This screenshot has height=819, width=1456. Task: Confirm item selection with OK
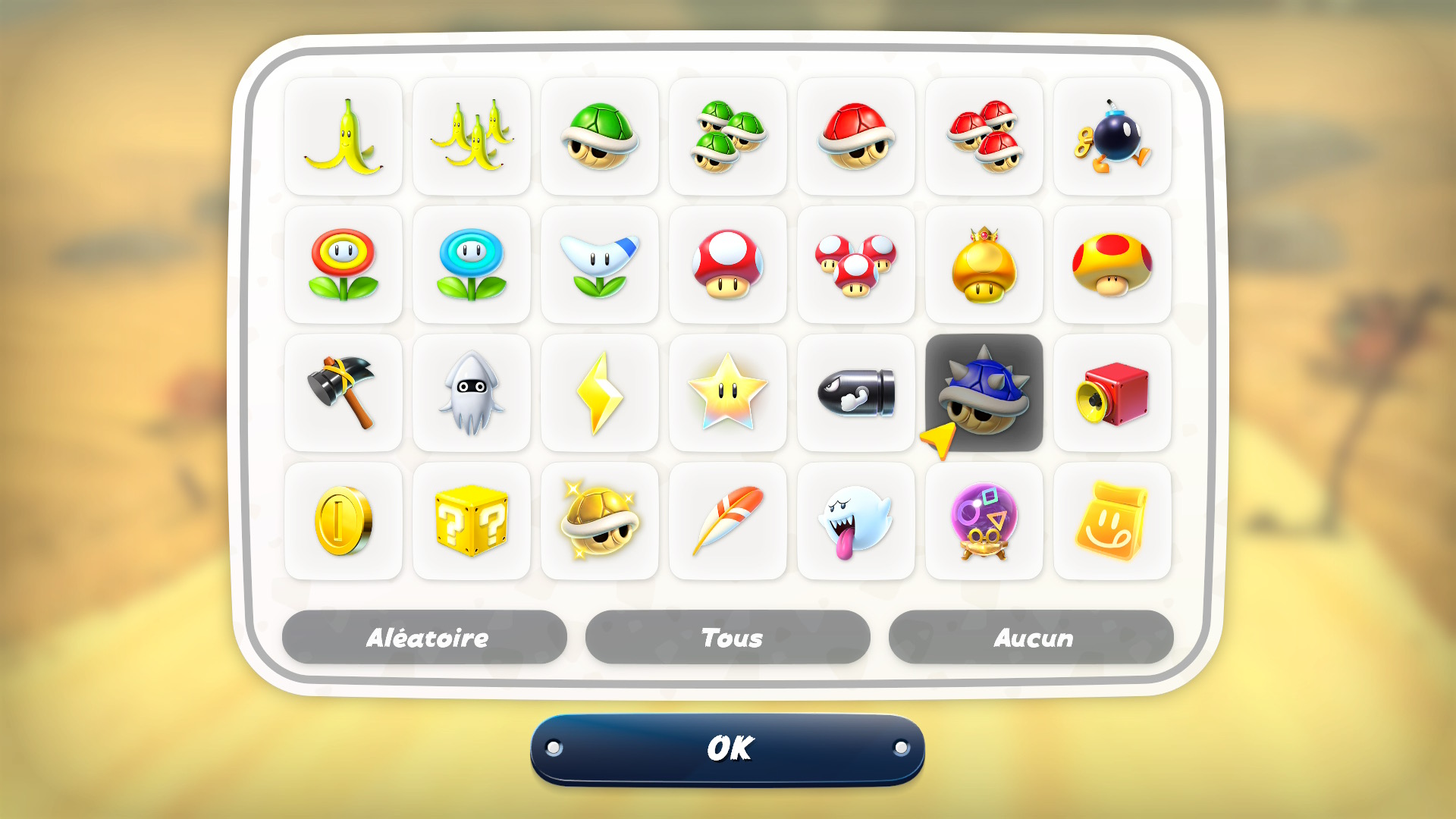point(727,748)
